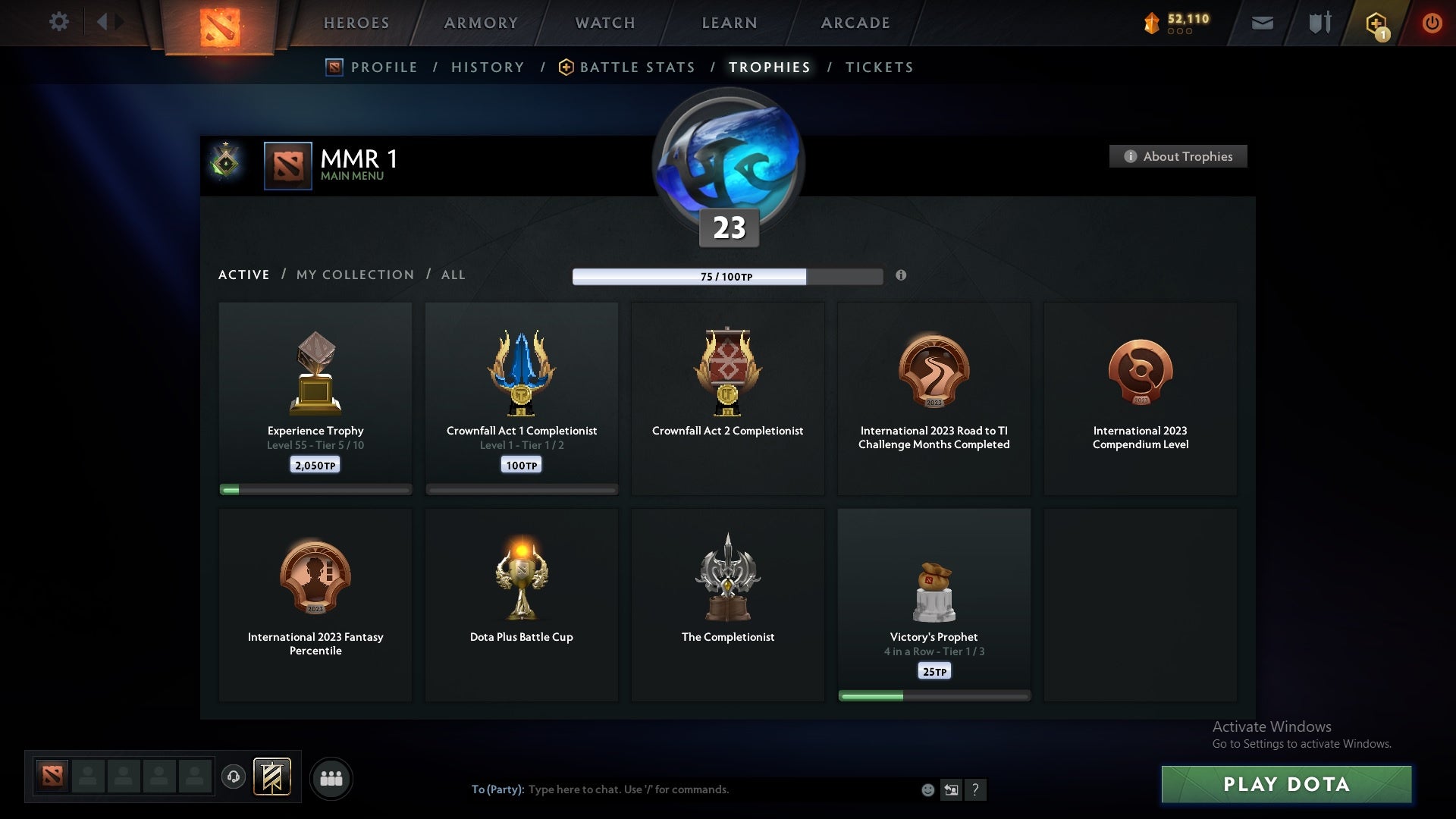The width and height of the screenshot is (1456, 819).
Task: Open voice settings via headset icon
Action: pos(234,778)
